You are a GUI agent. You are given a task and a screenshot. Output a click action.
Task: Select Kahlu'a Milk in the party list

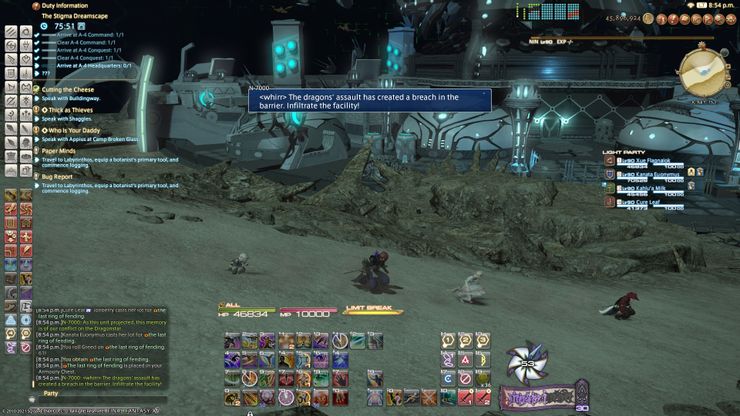click(x=640, y=187)
